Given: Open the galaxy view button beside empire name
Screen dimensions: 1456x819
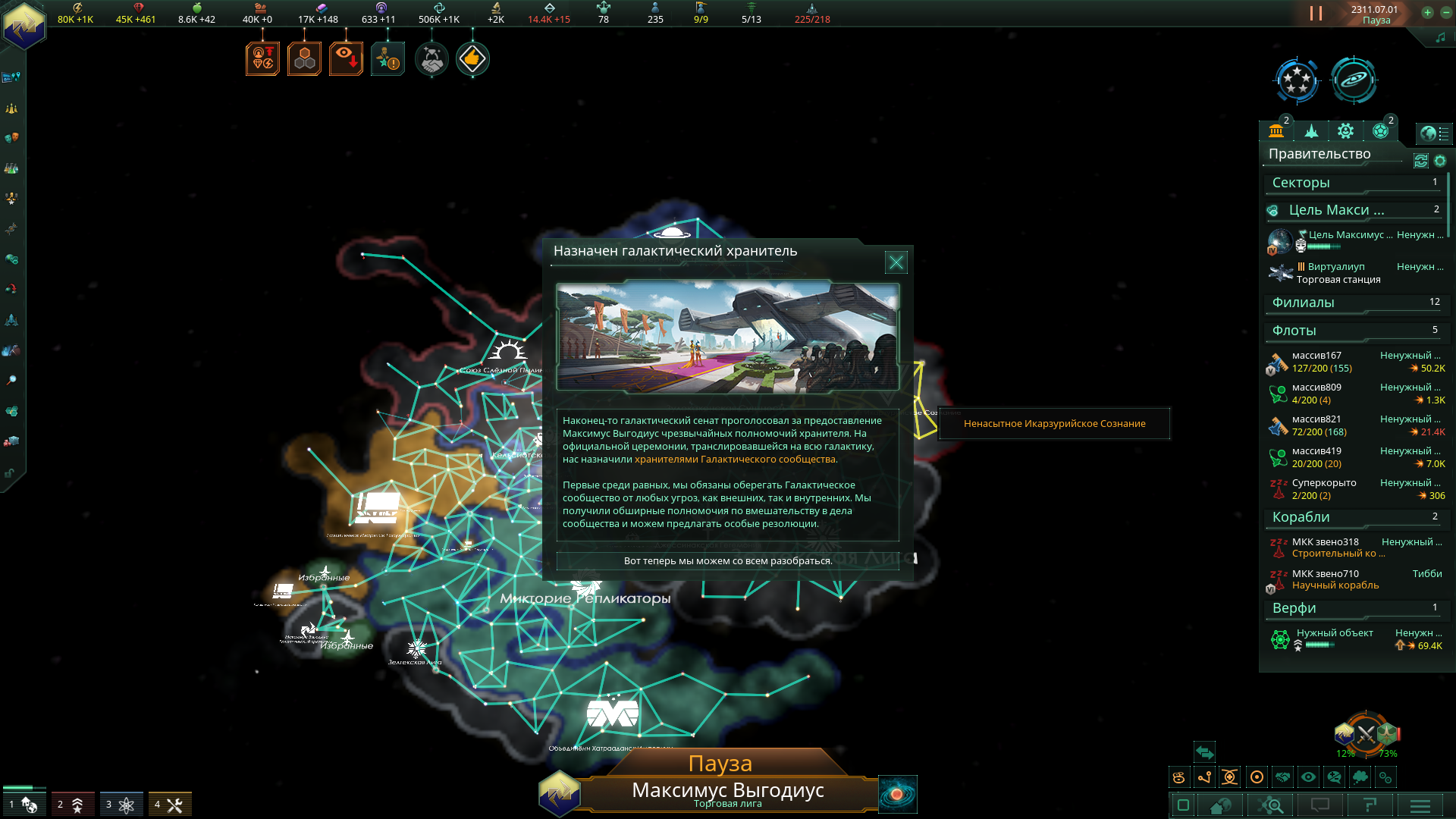Looking at the screenshot, I should 897,794.
